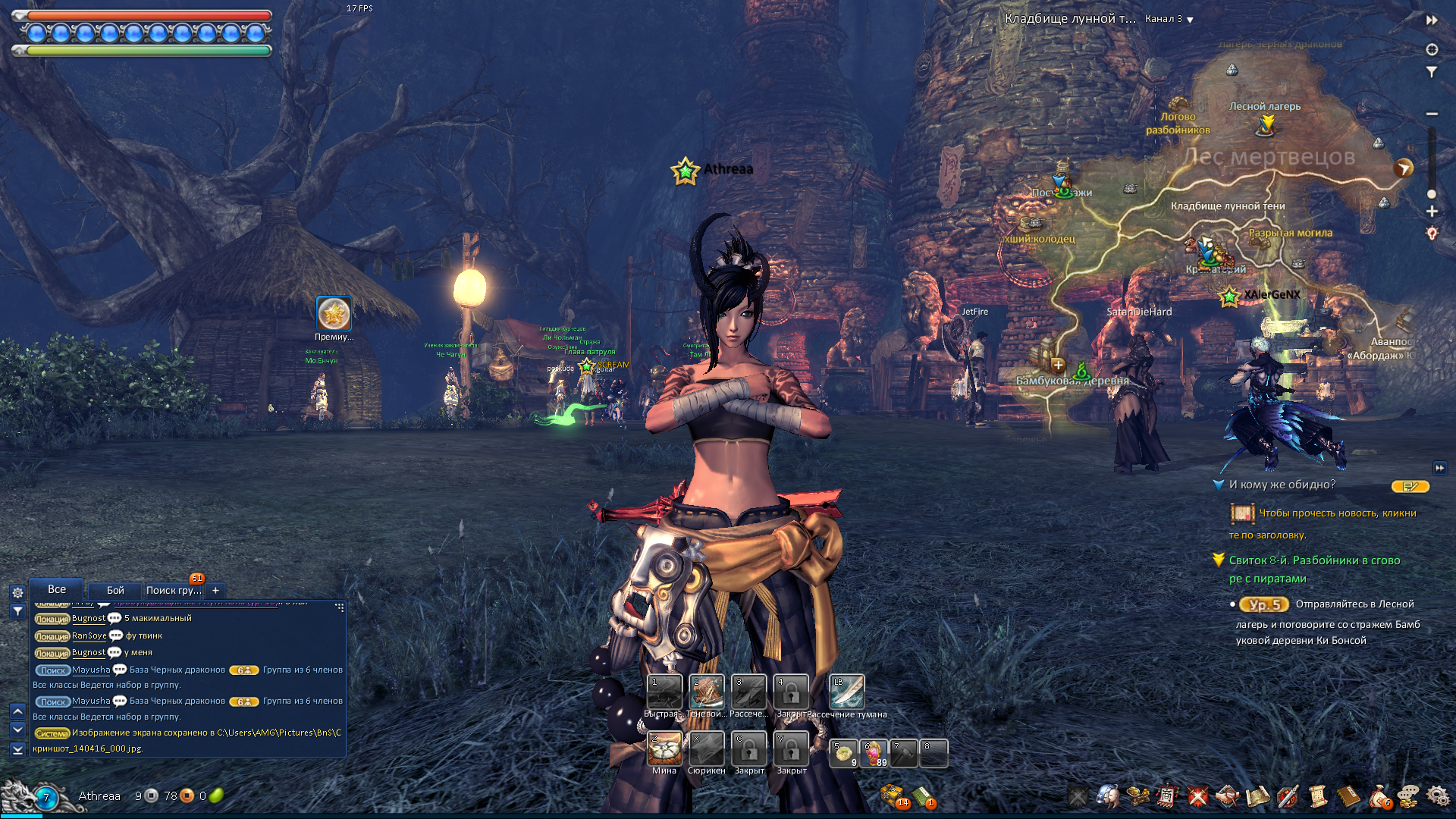Click the chat filter funnel button
Image resolution: width=1456 pixels, height=819 pixels.
pos(17,610)
